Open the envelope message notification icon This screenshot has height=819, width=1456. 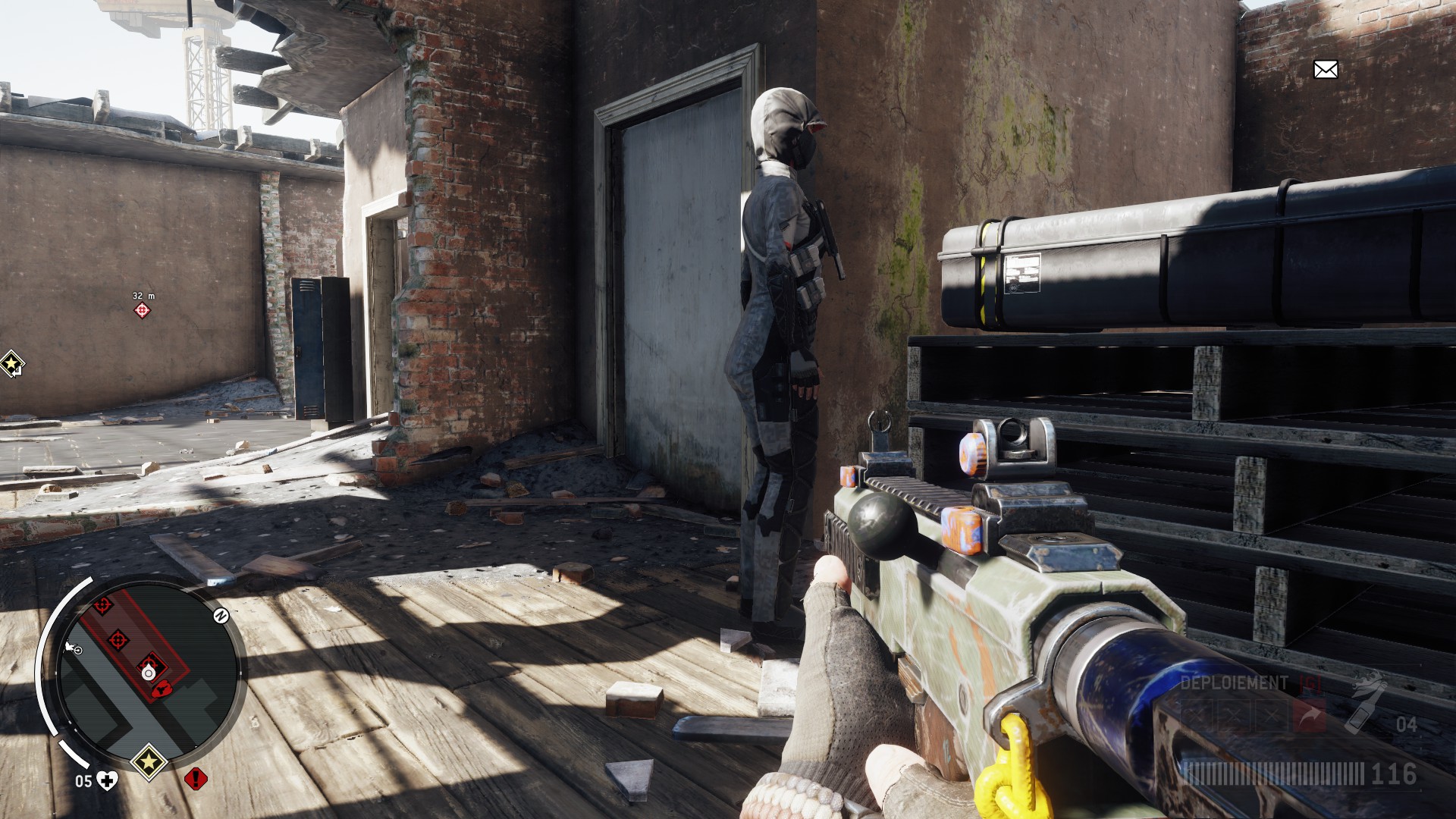(x=1325, y=70)
